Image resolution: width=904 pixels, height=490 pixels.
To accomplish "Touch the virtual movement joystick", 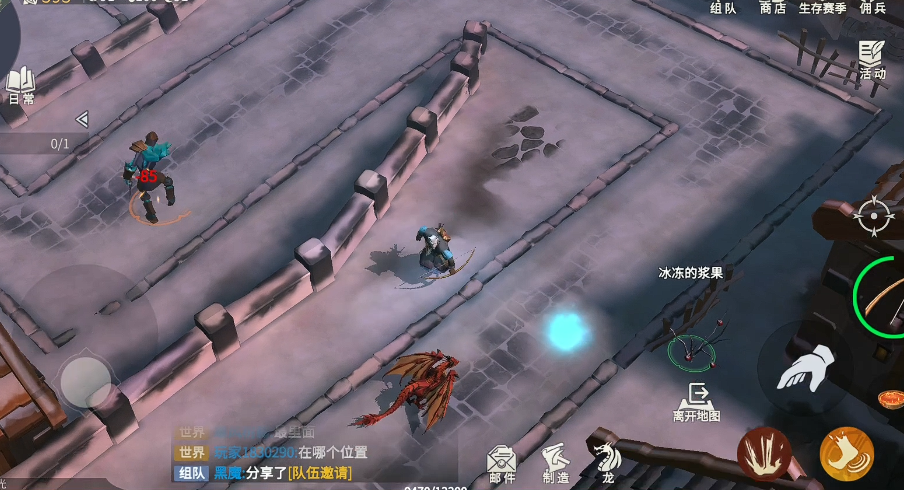I will pyautogui.click(x=86, y=381).
